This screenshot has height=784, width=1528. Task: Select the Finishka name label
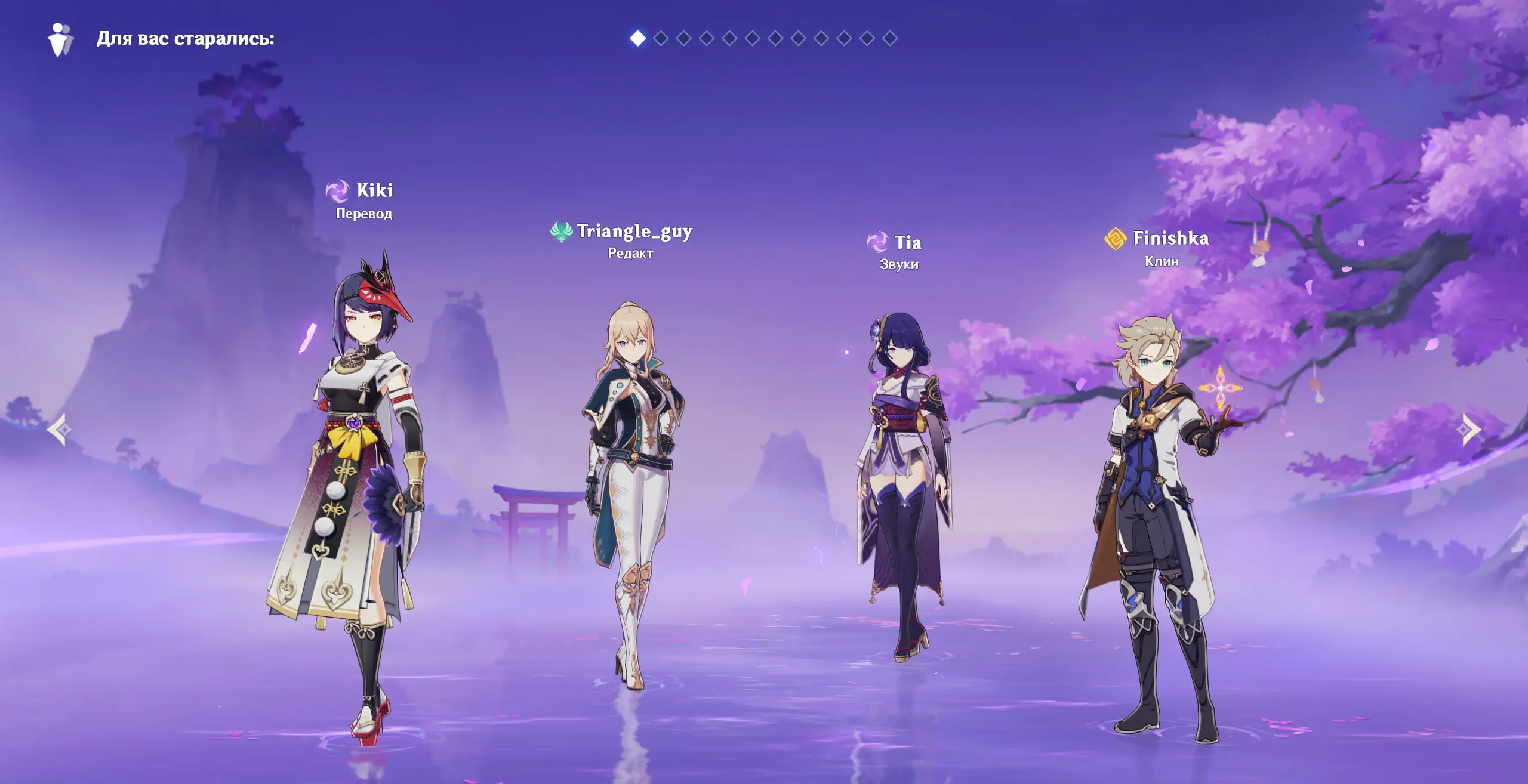click(x=1170, y=238)
